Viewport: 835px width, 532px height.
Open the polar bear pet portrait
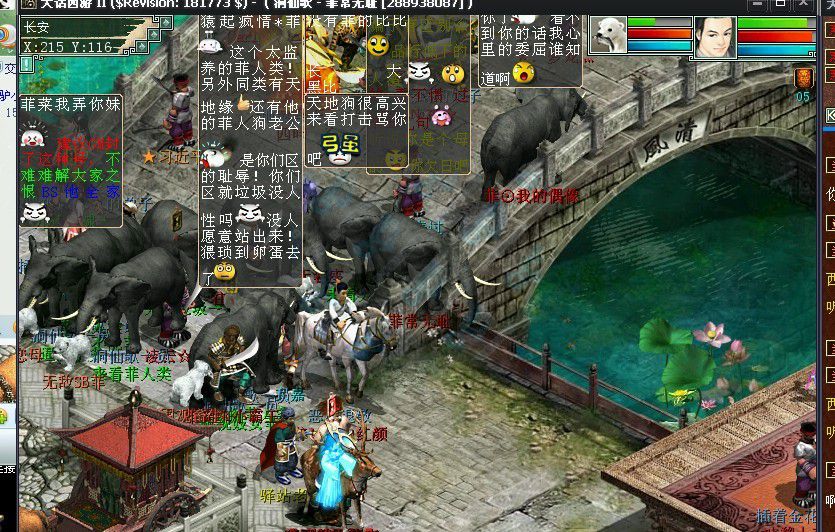tap(608, 35)
